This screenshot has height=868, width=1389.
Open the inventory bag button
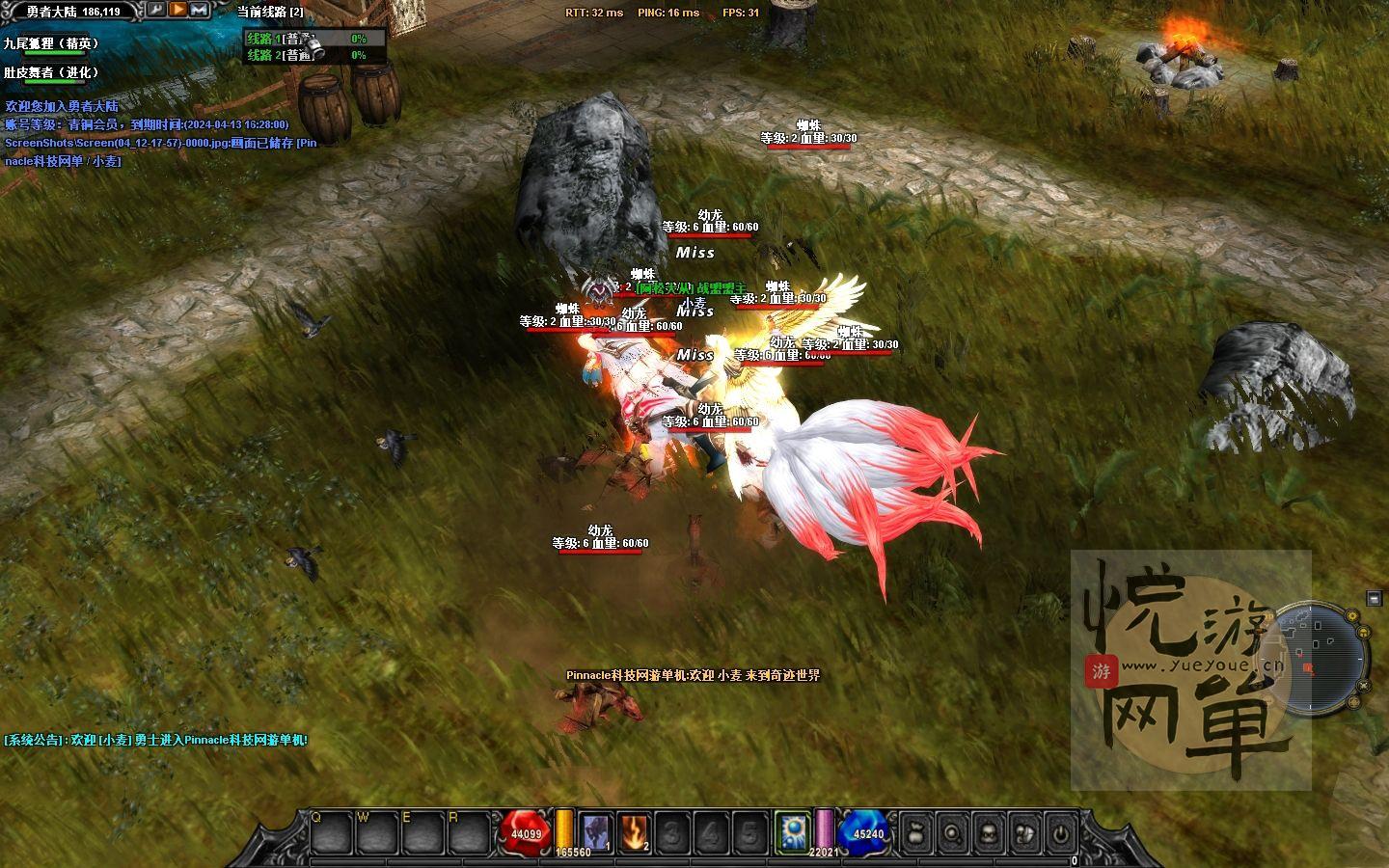pos(917,832)
